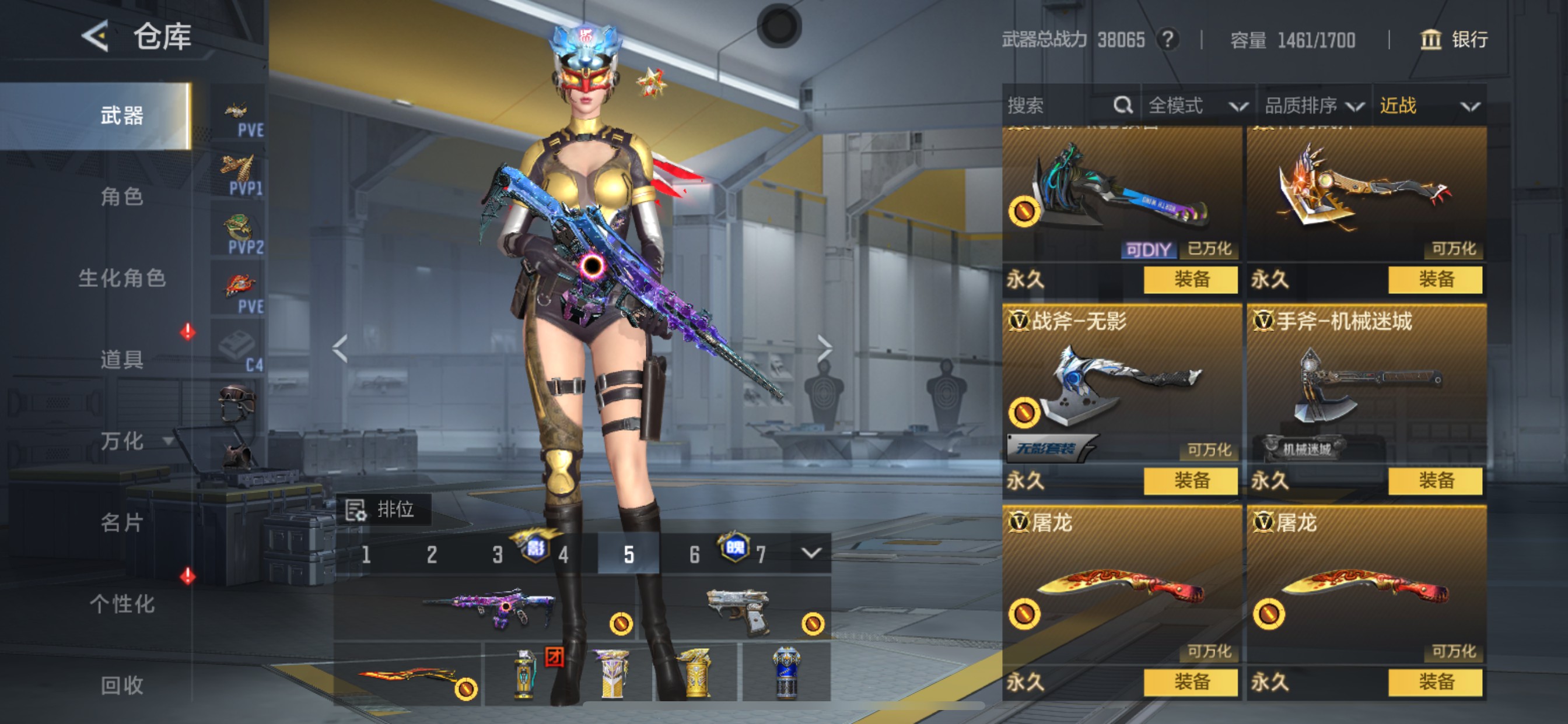The image size is (1568, 724).
Task: Open the 近战 weapon type dropdown
Action: tap(1429, 106)
